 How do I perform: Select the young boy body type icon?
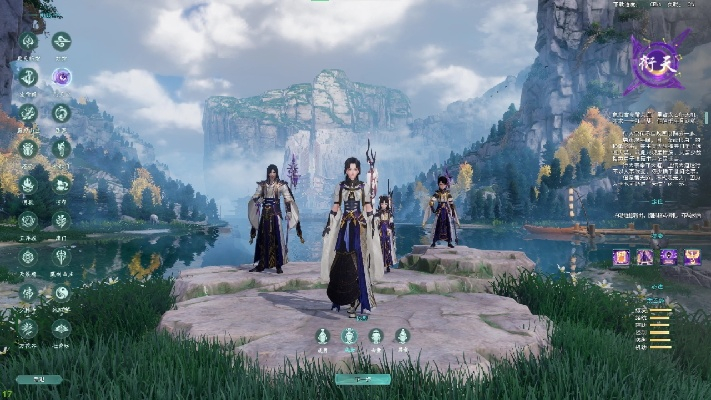point(375,336)
